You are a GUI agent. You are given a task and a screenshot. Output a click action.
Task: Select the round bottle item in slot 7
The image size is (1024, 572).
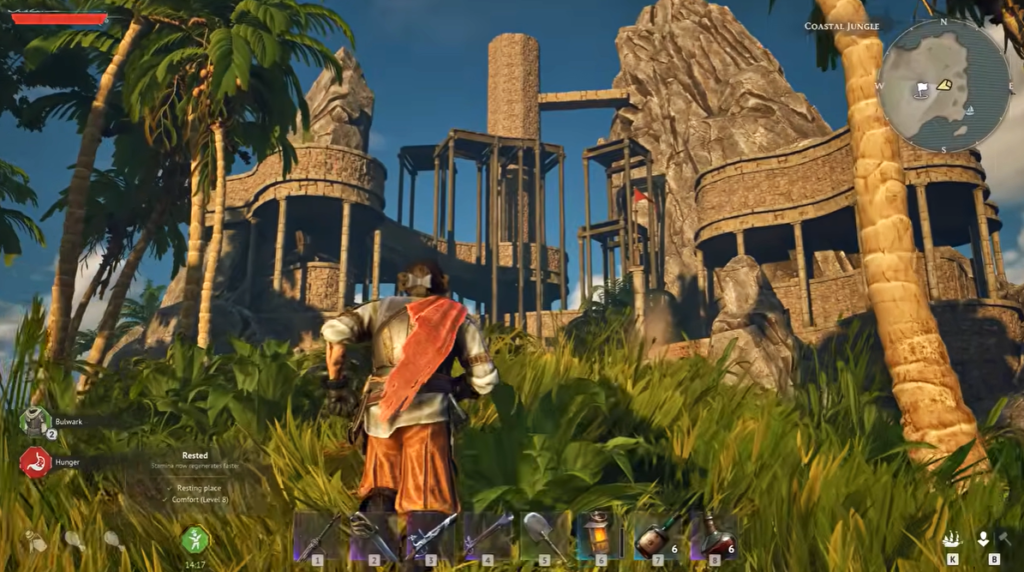coord(657,537)
